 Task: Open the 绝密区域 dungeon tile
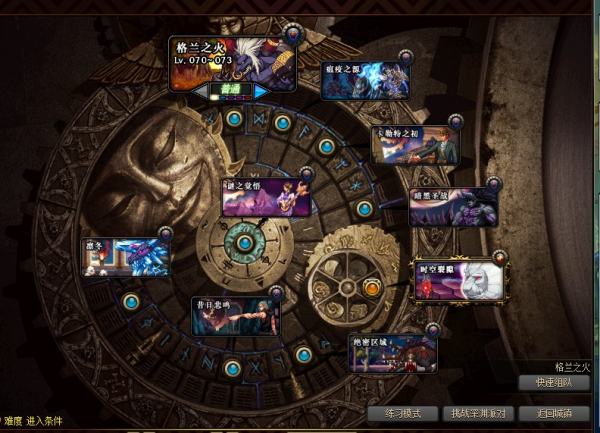(393, 353)
